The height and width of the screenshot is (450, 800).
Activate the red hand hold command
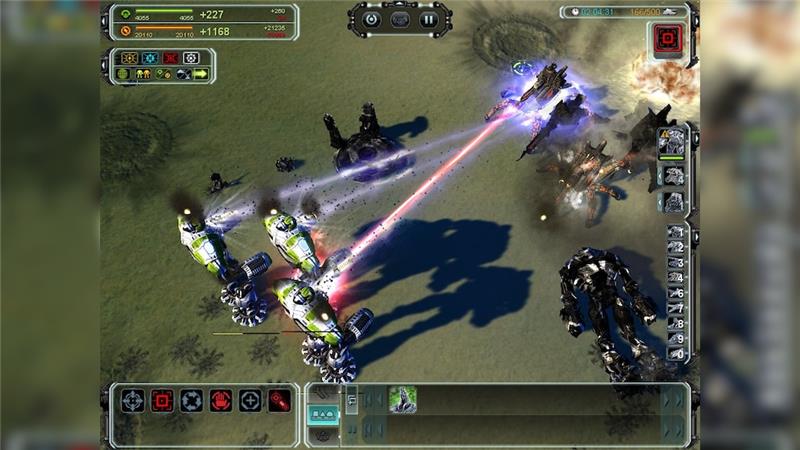pyautogui.click(x=220, y=400)
